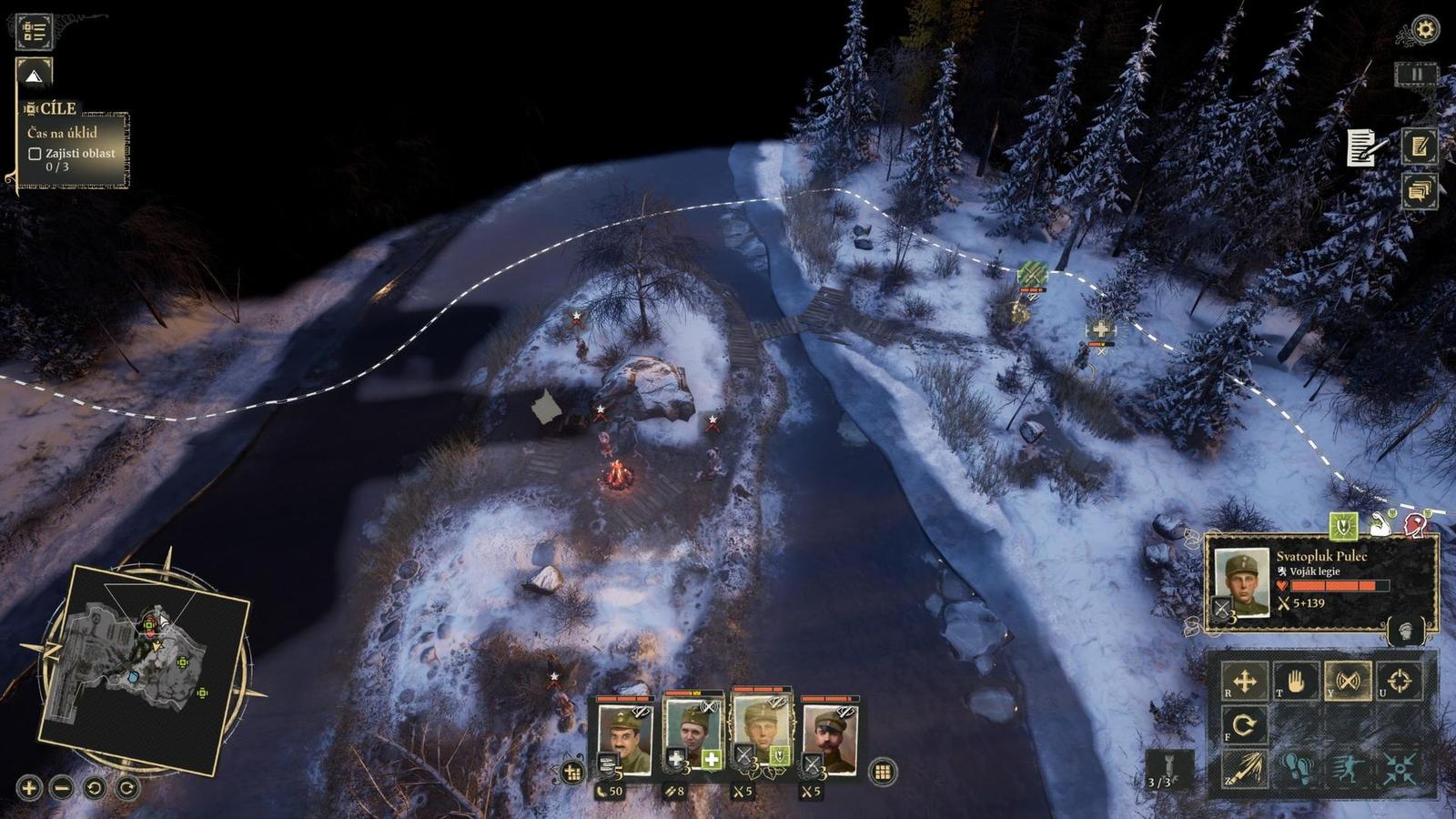Open the squad grid button beside portraits

click(881, 773)
